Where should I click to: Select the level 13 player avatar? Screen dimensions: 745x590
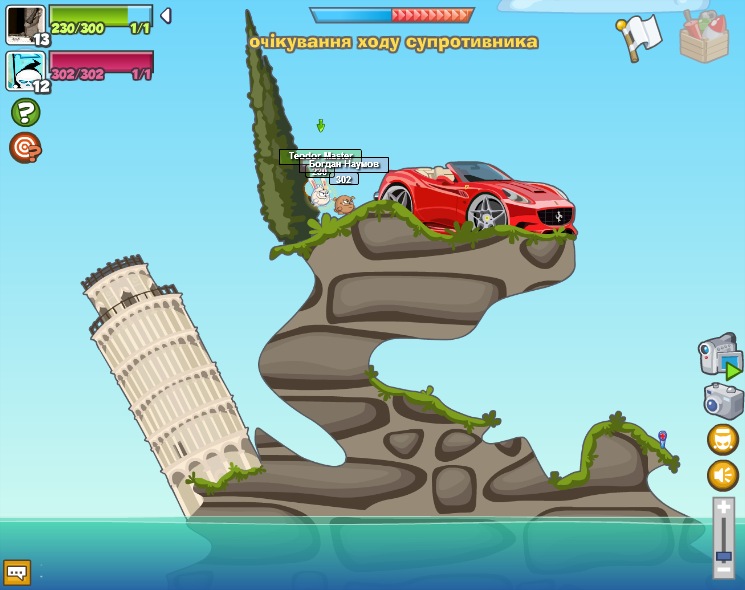25,25
